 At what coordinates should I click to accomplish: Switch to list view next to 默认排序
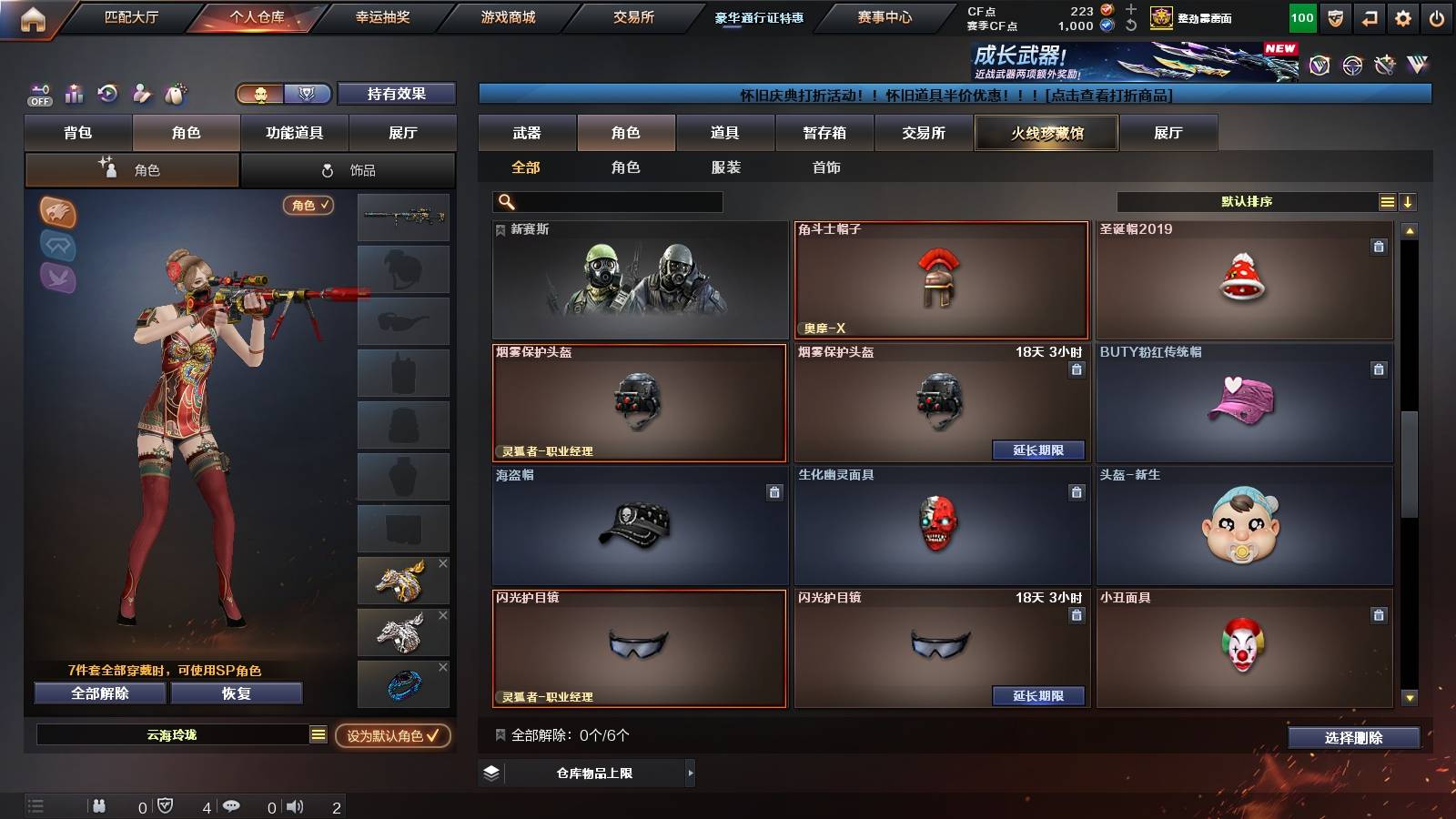coord(1387,202)
